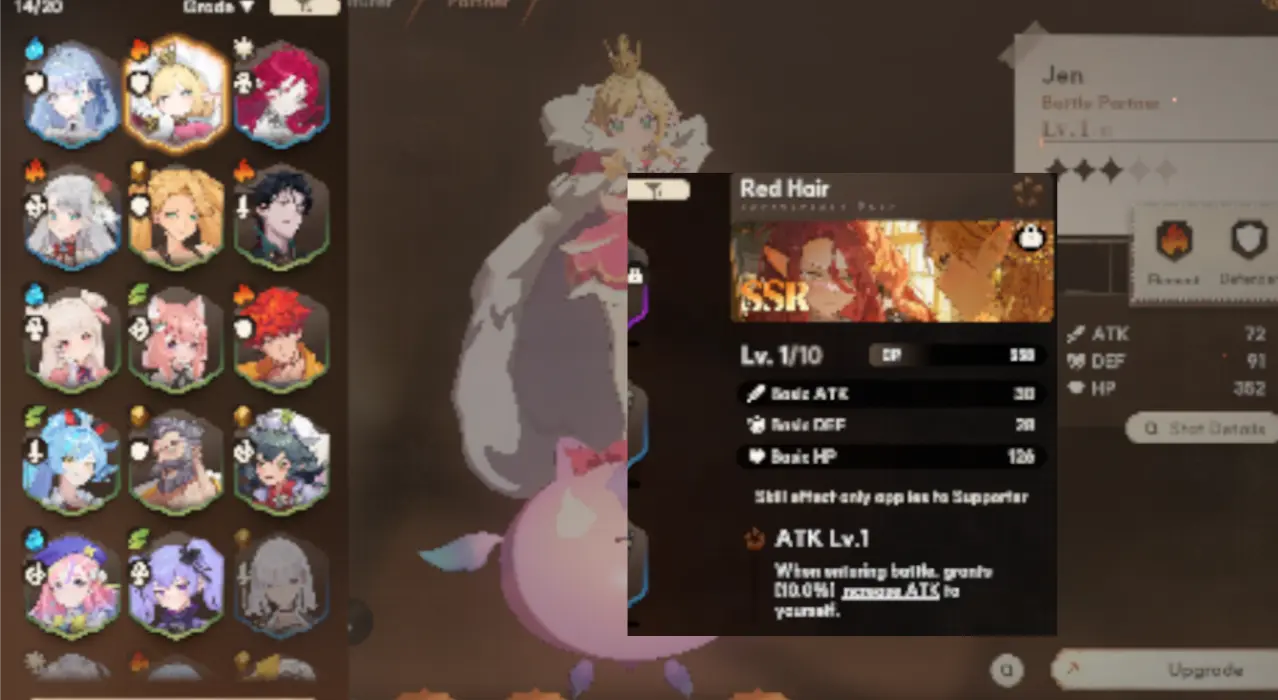
Task: Select the pink-haired girl with blue beret
Action: click(72, 583)
